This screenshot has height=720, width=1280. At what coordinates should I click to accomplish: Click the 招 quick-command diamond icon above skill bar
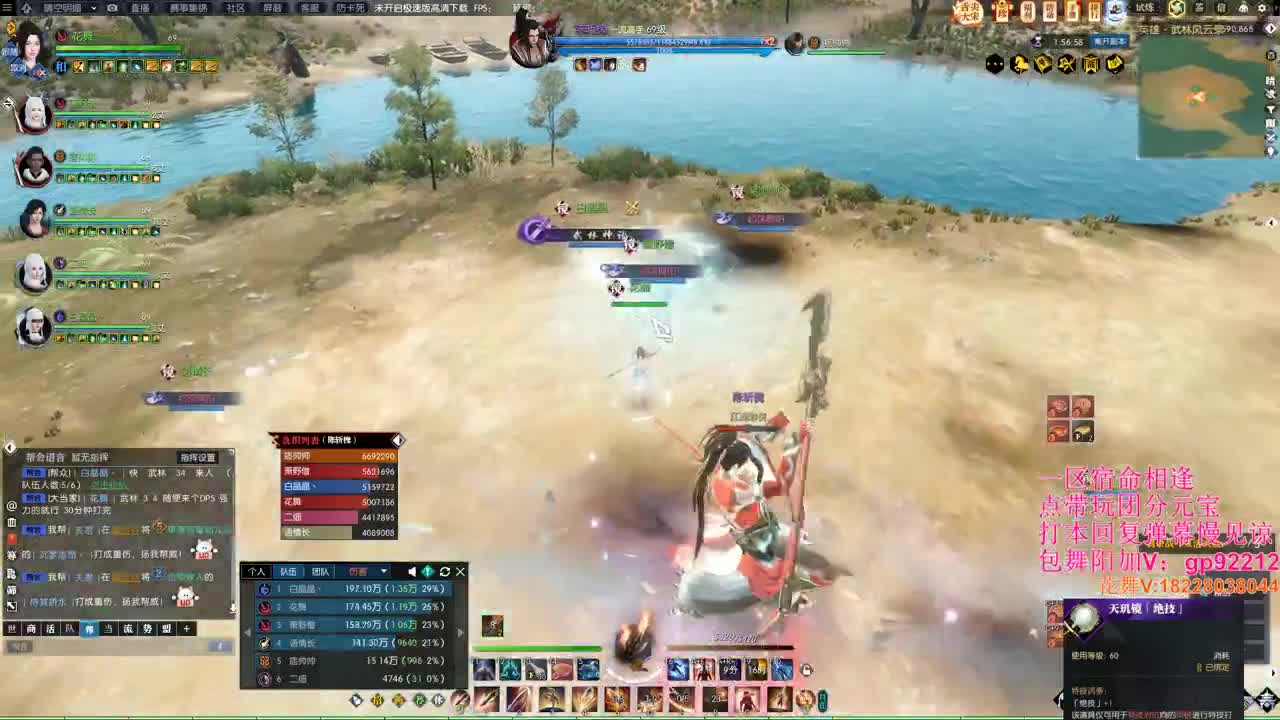(377, 699)
